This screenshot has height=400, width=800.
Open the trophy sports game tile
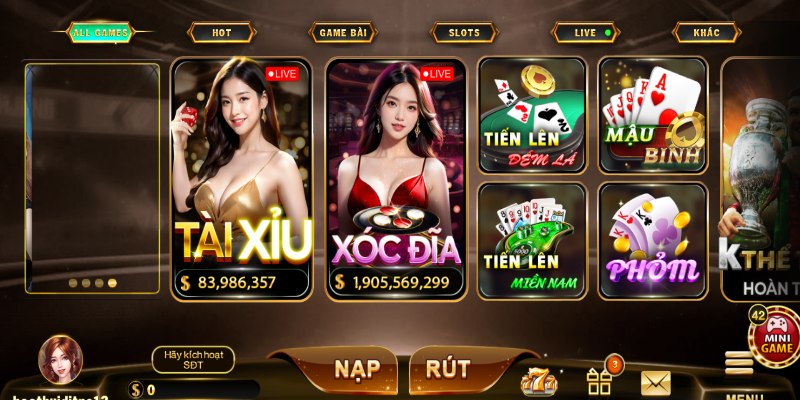[762, 178]
